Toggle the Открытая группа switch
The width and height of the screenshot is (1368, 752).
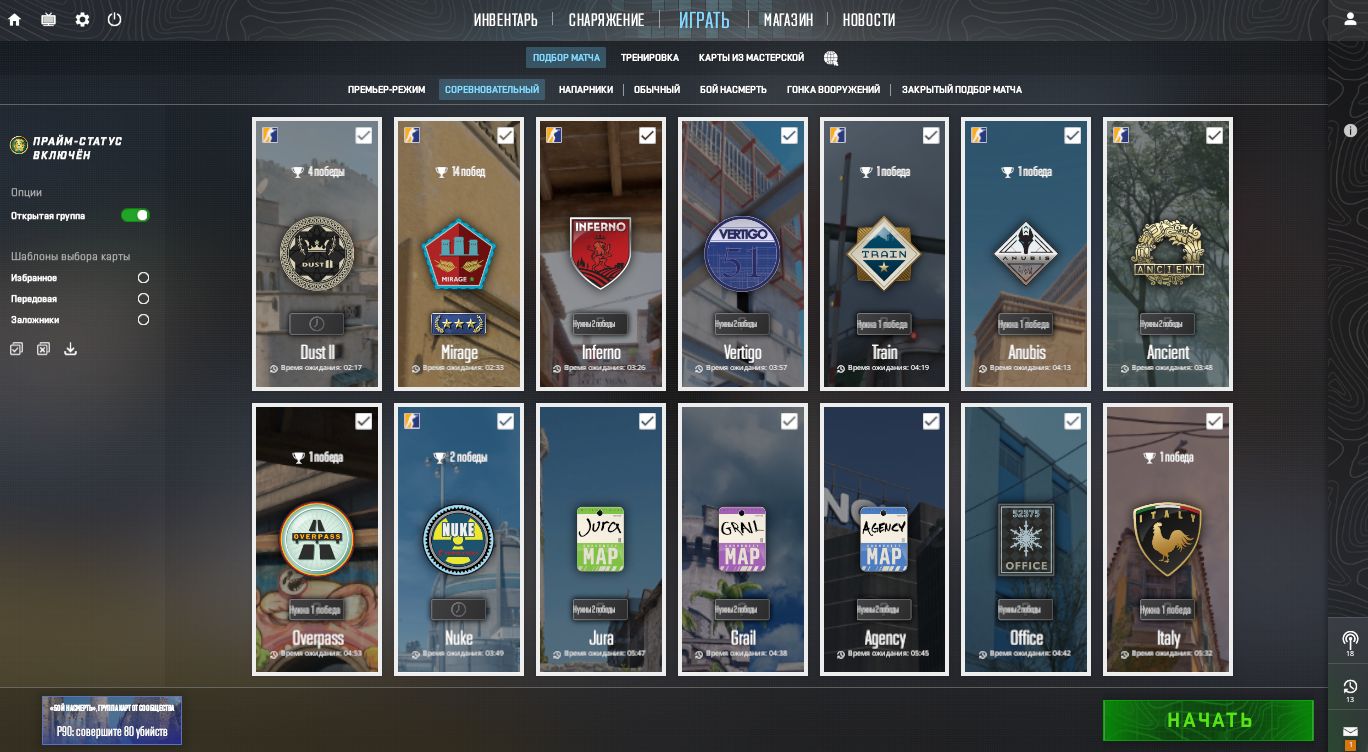[135, 216]
